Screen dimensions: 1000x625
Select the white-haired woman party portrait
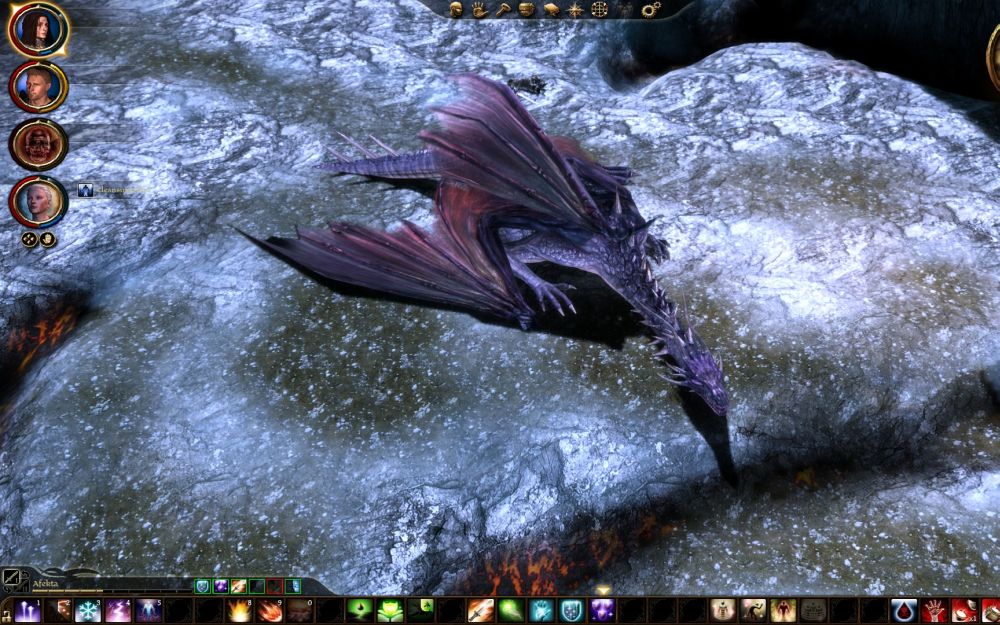38,201
